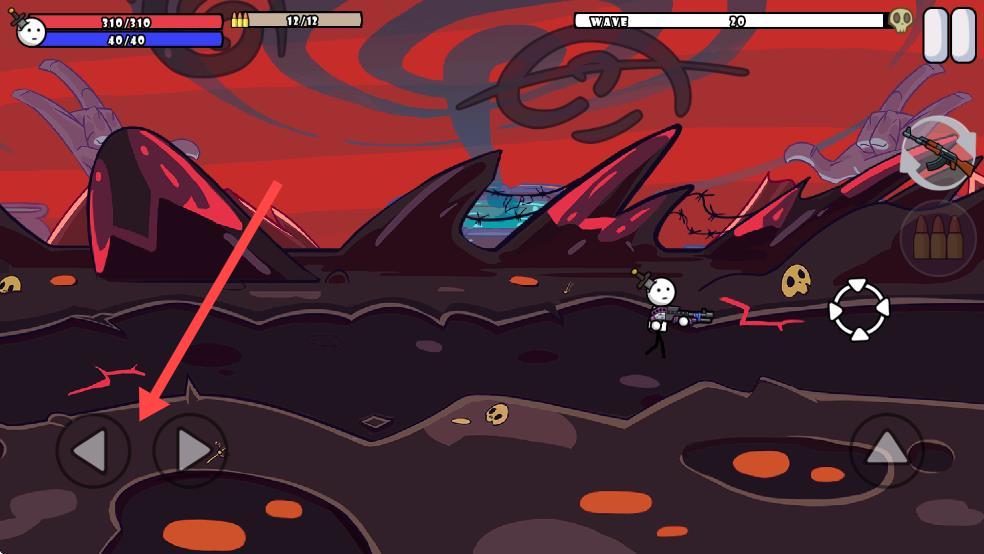Fire using the crosshair shoot button
This screenshot has width=984, height=554.
(859, 310)
